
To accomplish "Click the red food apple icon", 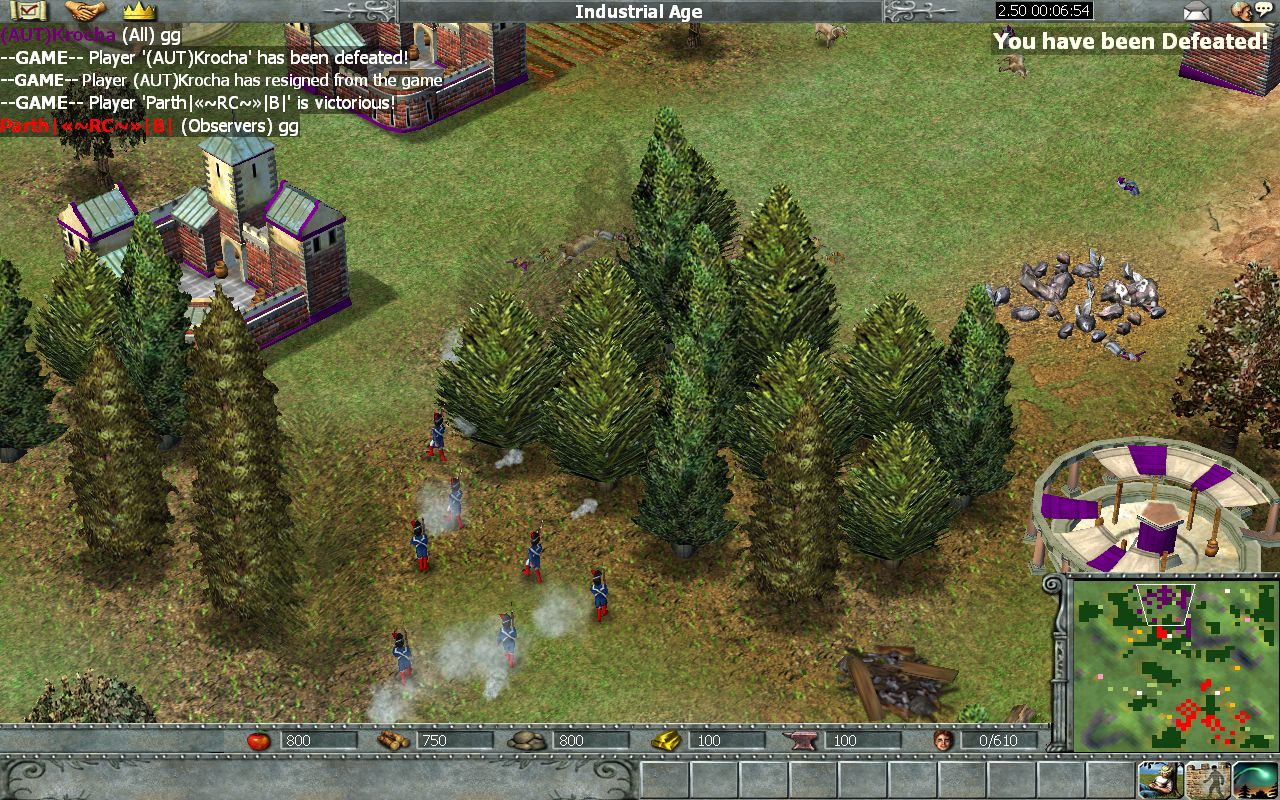I will 259,740.
